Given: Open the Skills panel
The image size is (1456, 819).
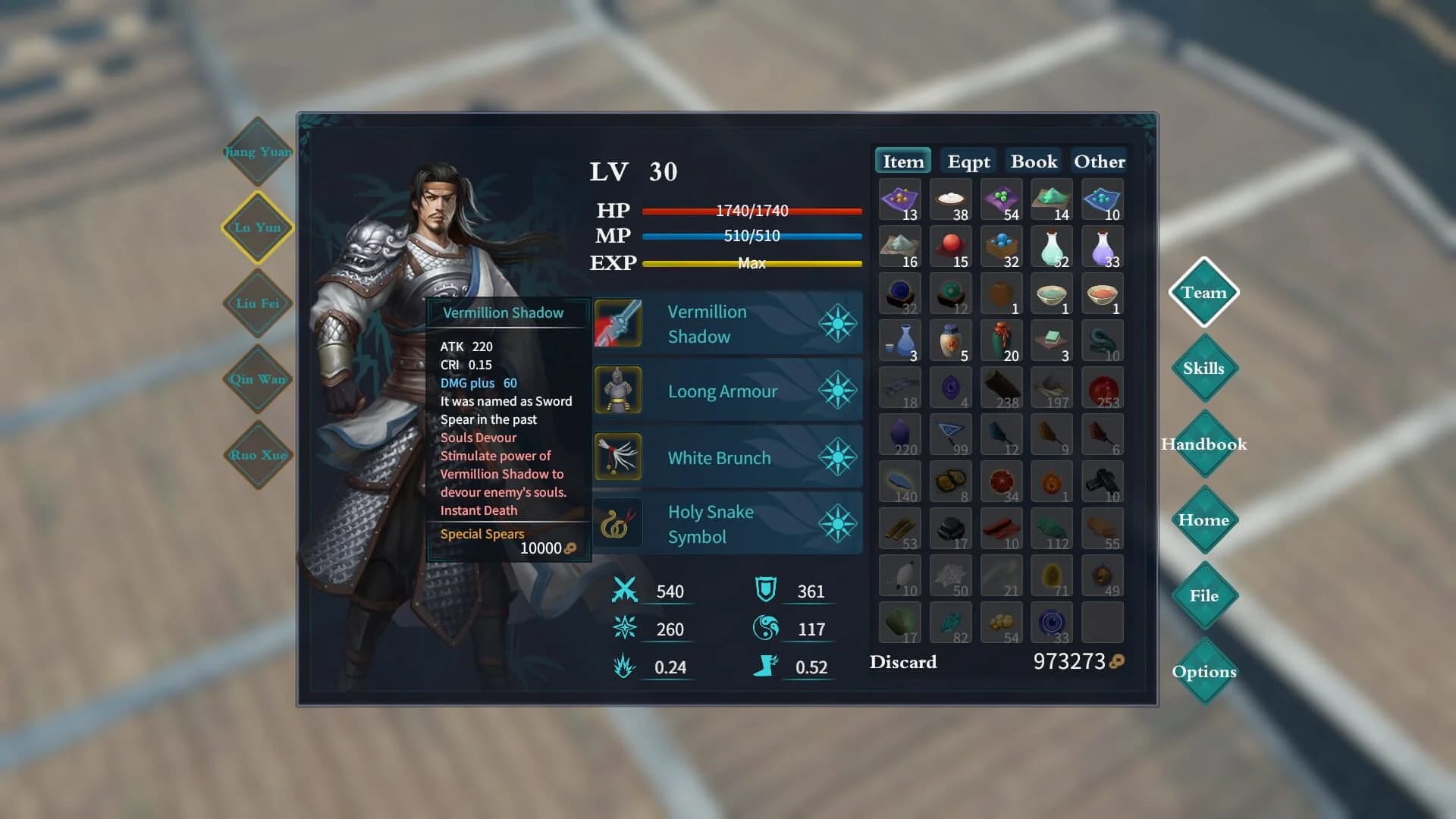Looking at the screenshot, I should pos(1203,368).
